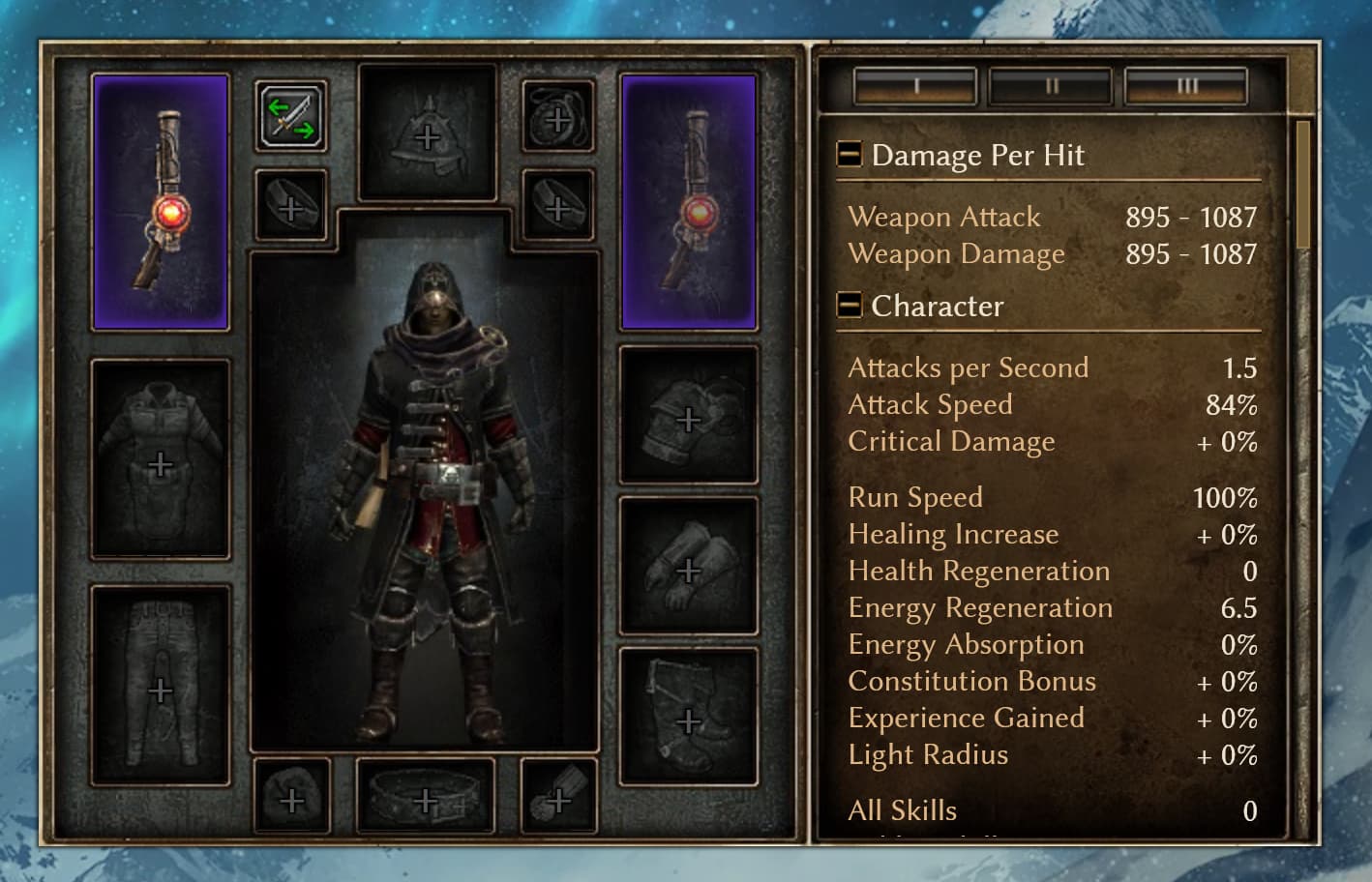Click the empty belt slot
The image size is (1372, 882).
pos(427,796)
